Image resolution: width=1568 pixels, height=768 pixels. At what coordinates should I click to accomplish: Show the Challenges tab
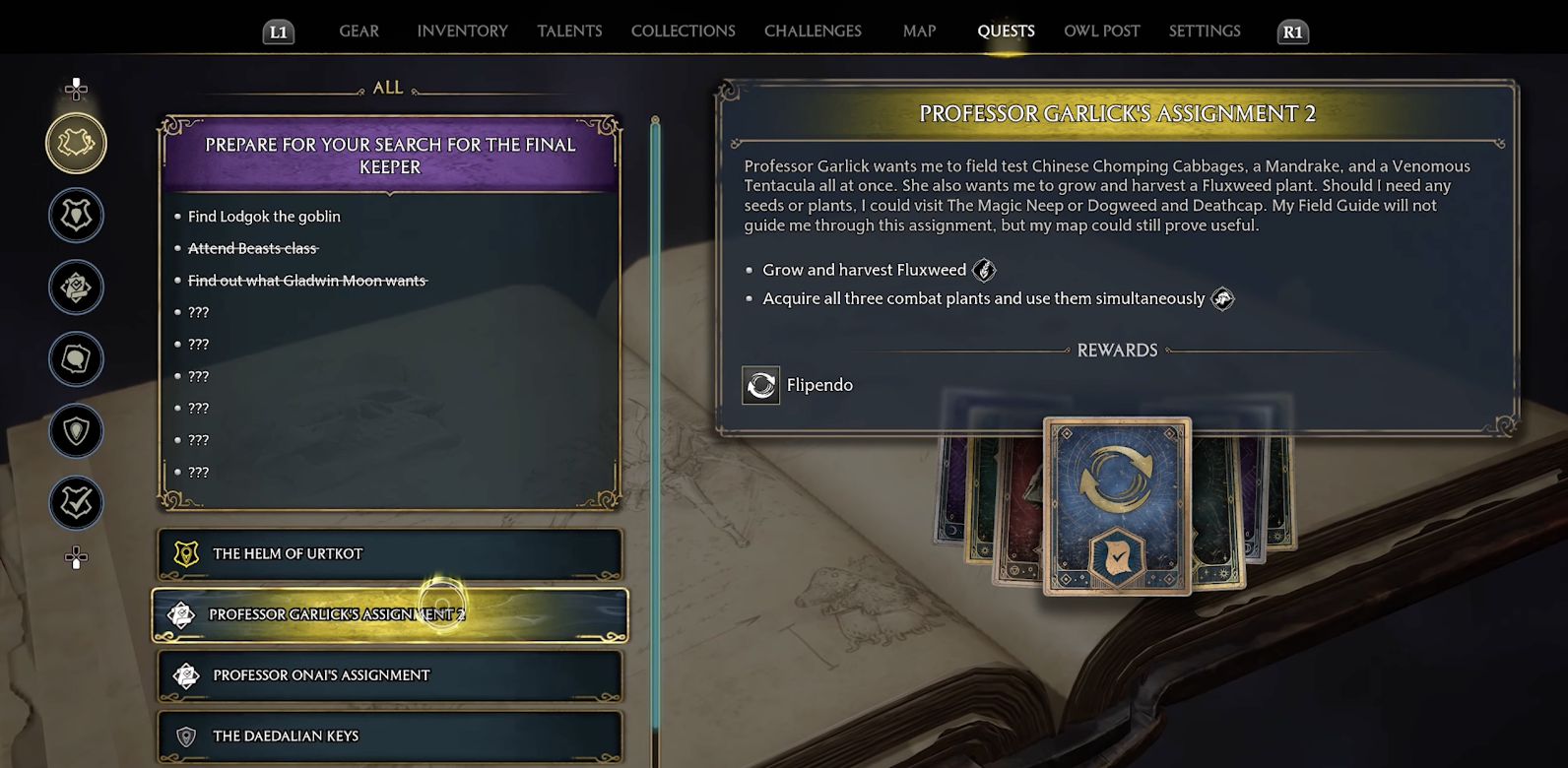pos(813,32)
